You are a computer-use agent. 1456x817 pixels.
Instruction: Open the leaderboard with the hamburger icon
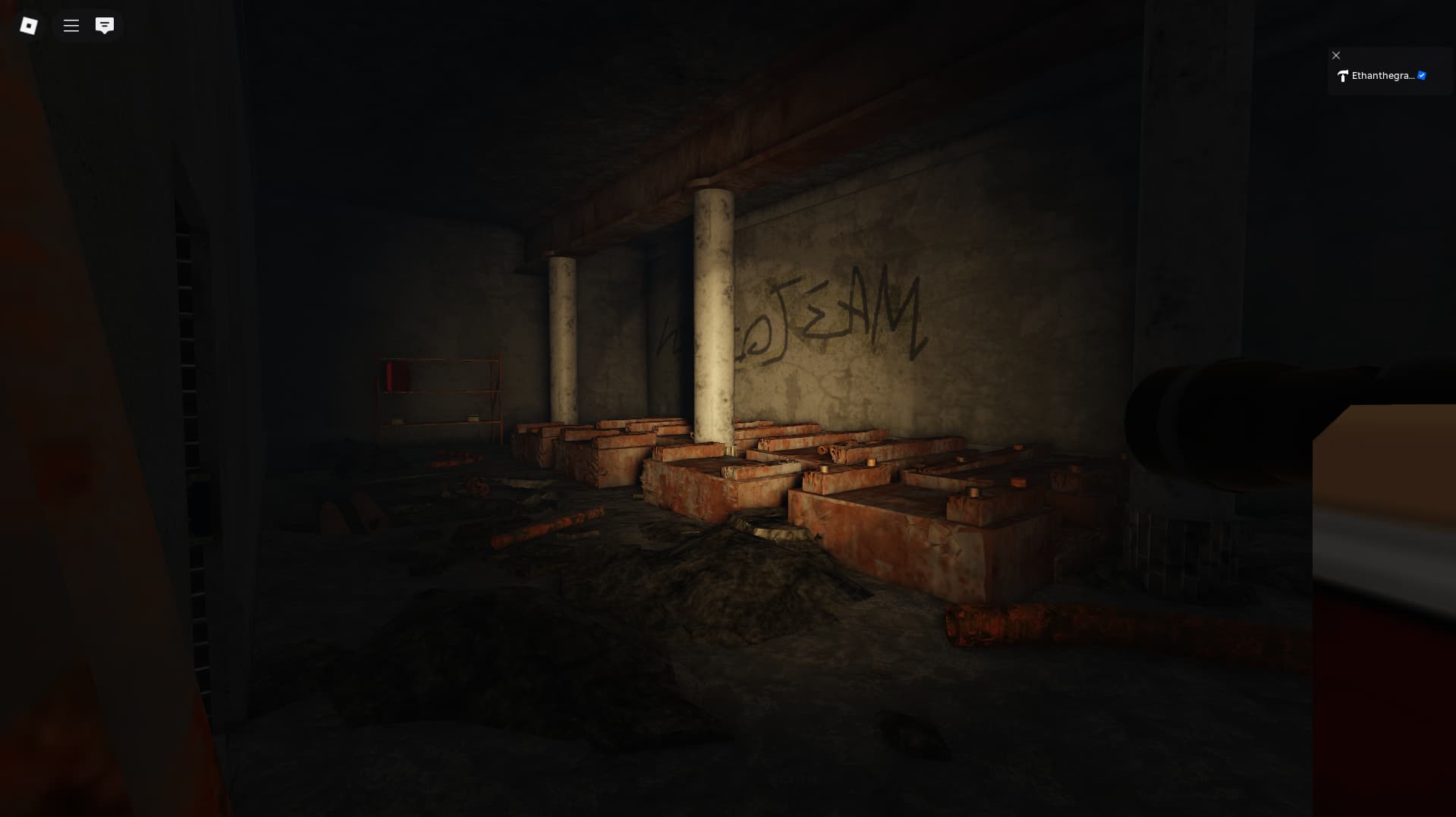[71, 25]
